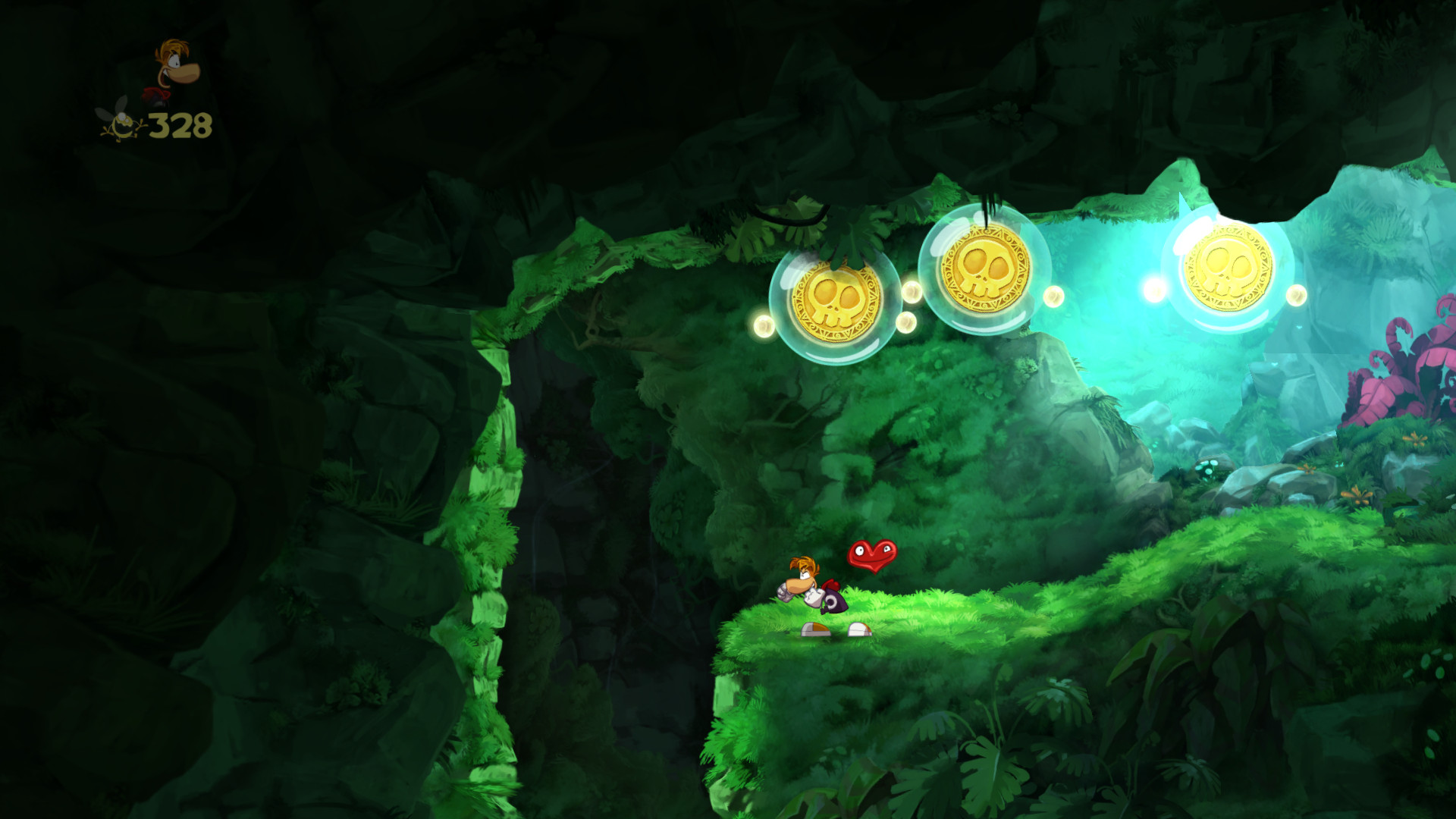Image resolution: width=1456 pixels, height=819 pixels.
Task: Click the rightmost glowing Skull Coin
Action: [1230, 269]
